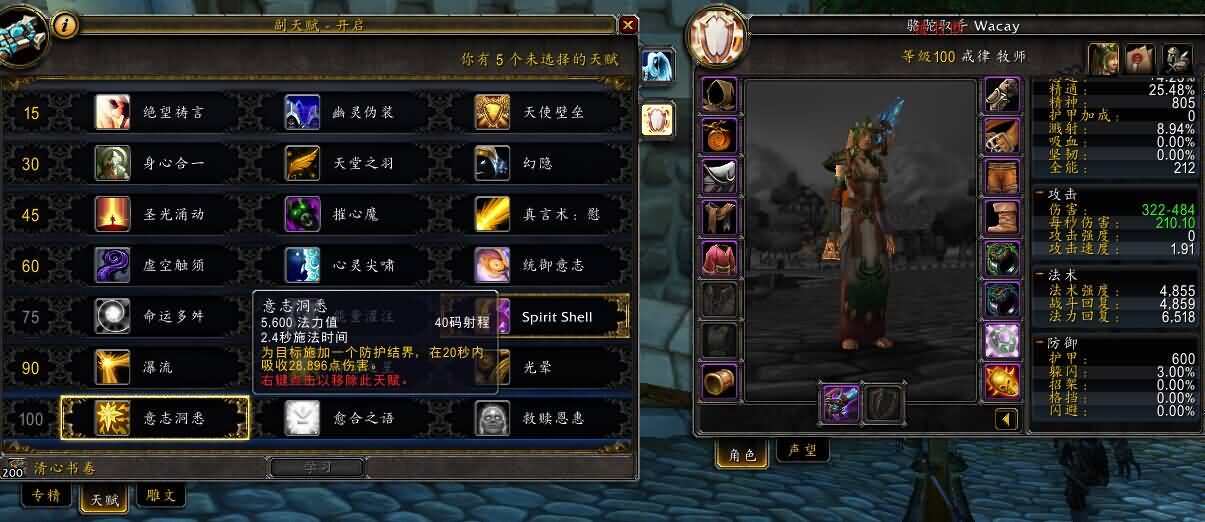Open the talent info help button
Viewport: 1205px width, 522px height.
click(66, 25)
